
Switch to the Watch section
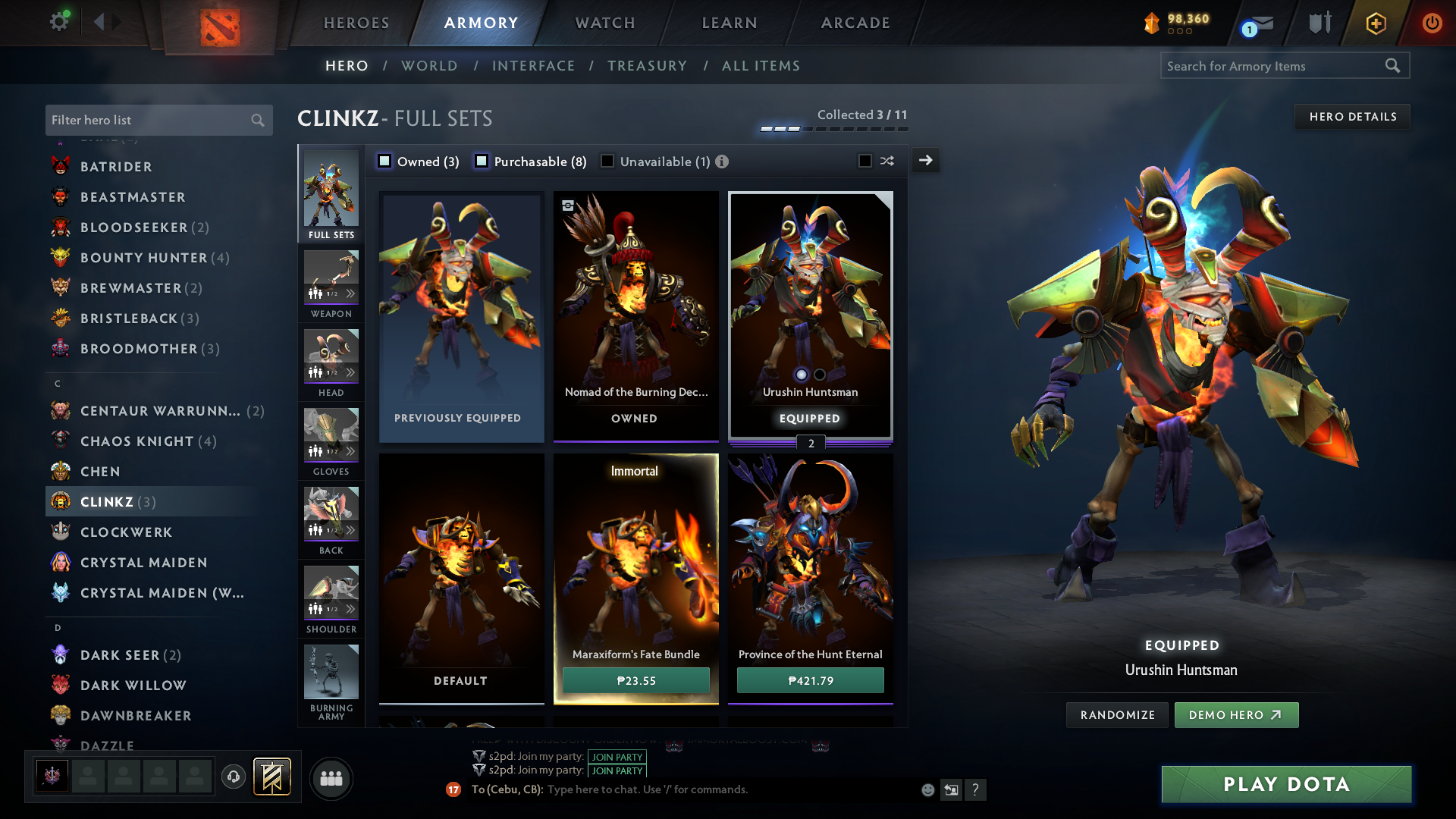[x=605, y=23]
